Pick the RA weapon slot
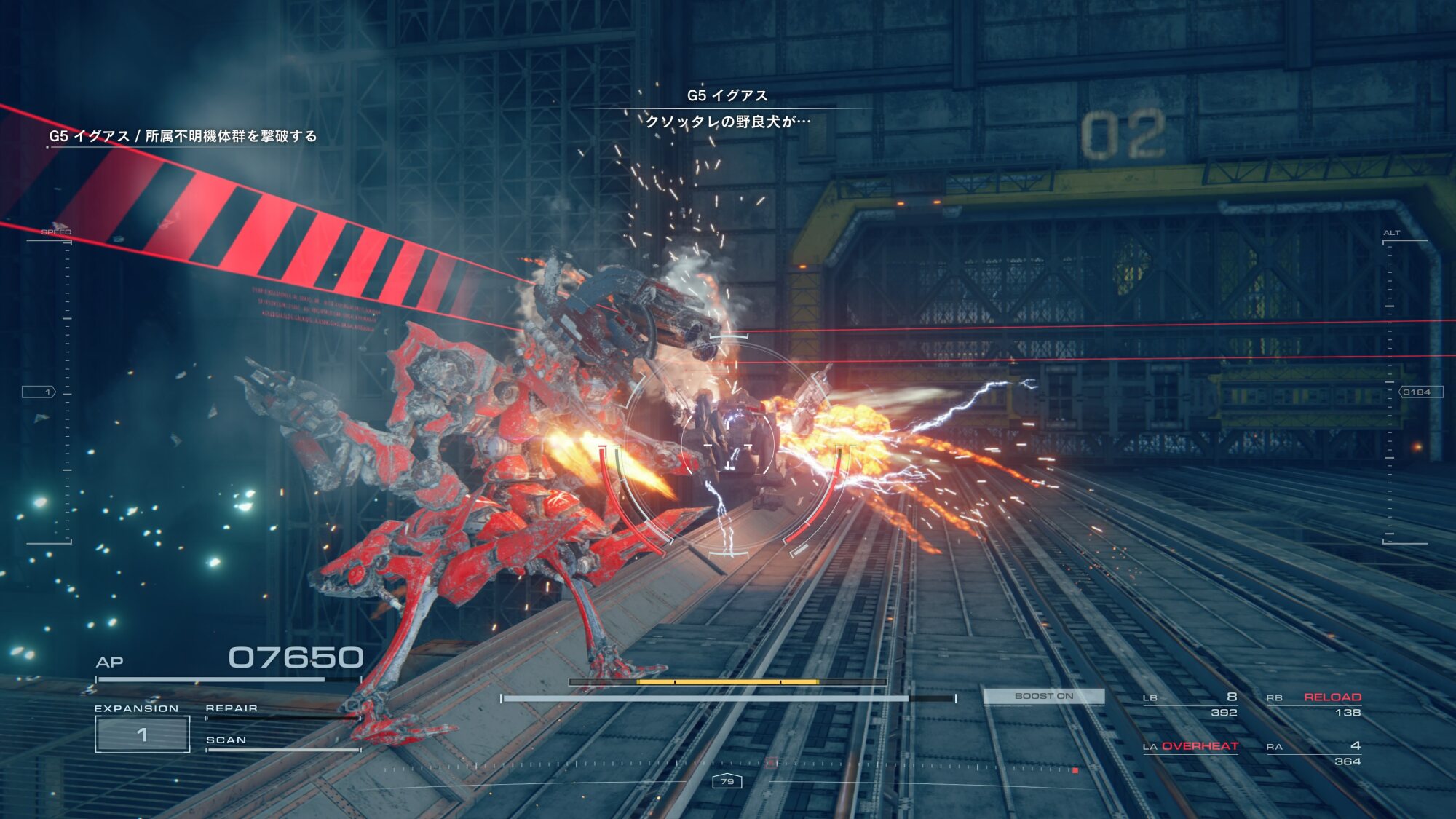This screenshot has width=1456, height=819. 1314,753
